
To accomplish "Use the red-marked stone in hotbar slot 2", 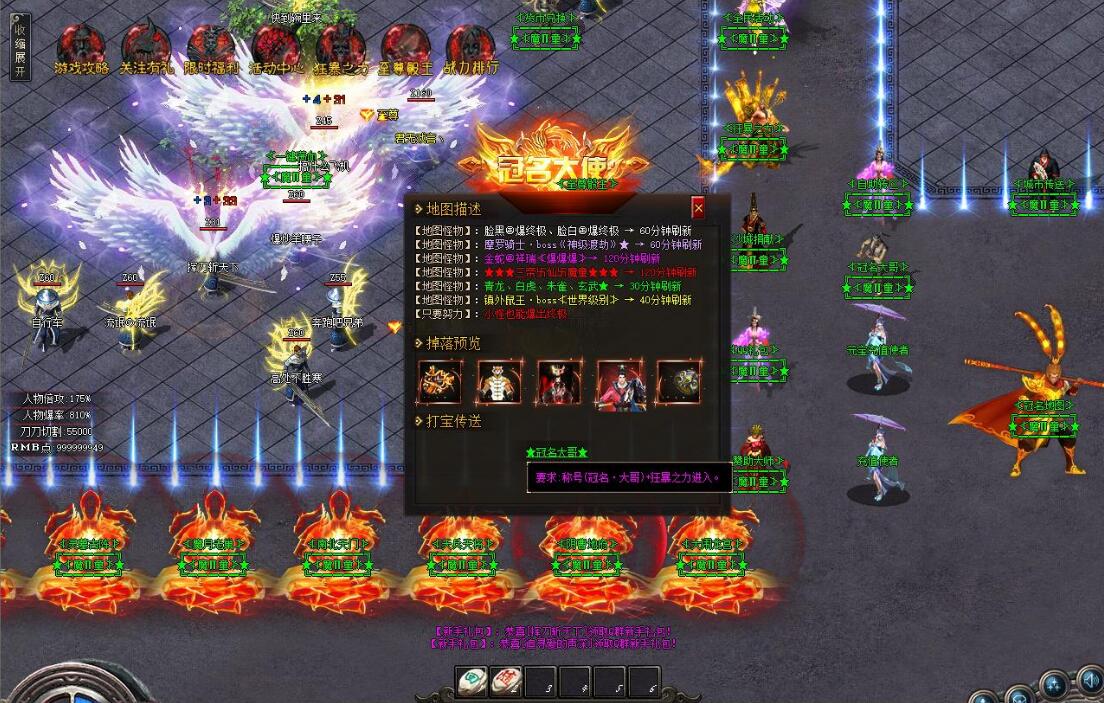I will [508, 682].
